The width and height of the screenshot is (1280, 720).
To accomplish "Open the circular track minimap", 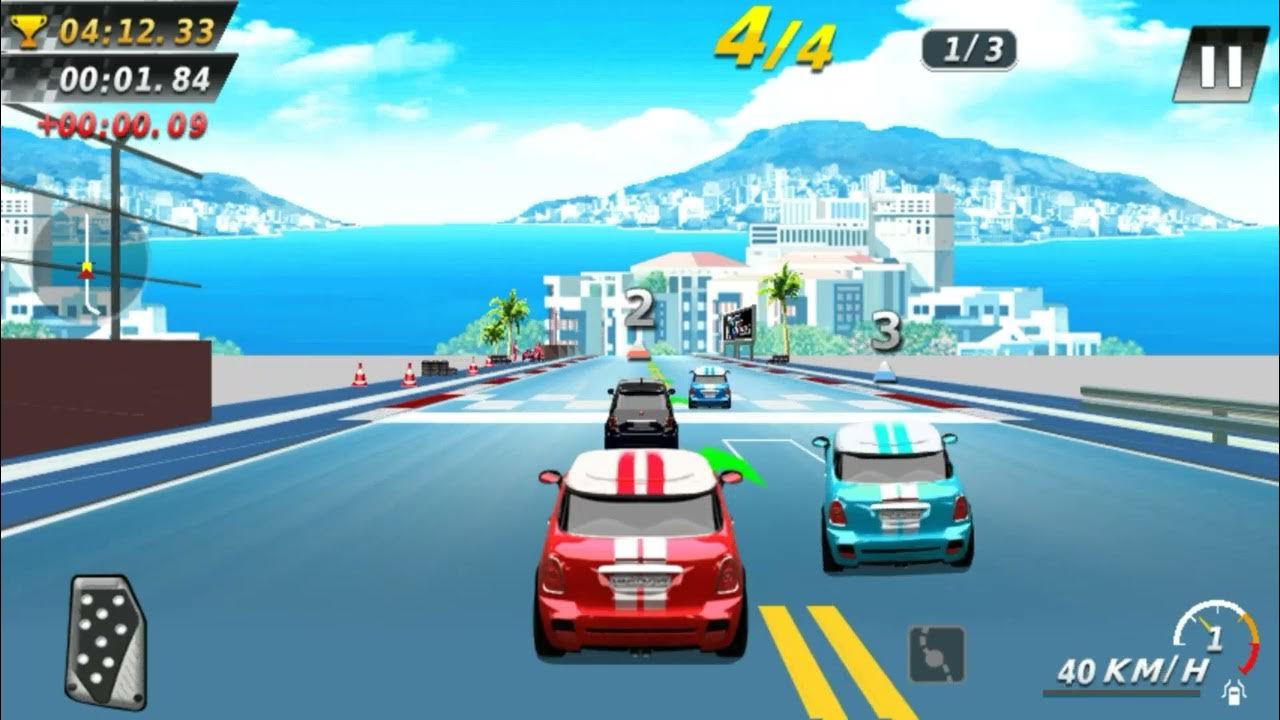I will click(x=88, y=264).
